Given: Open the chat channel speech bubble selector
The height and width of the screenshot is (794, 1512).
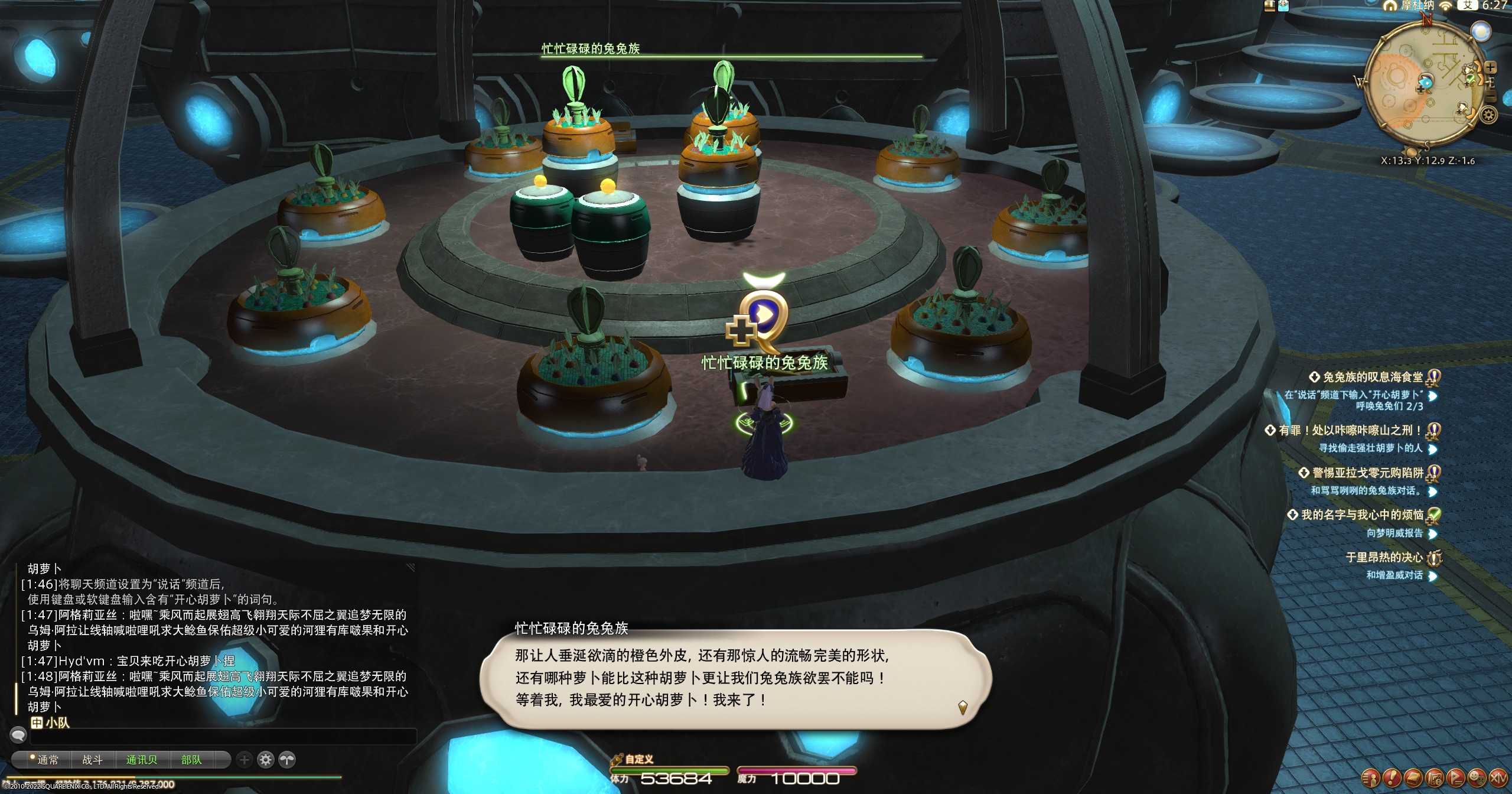Looking at the screenshot, I should tap(18, 736).
